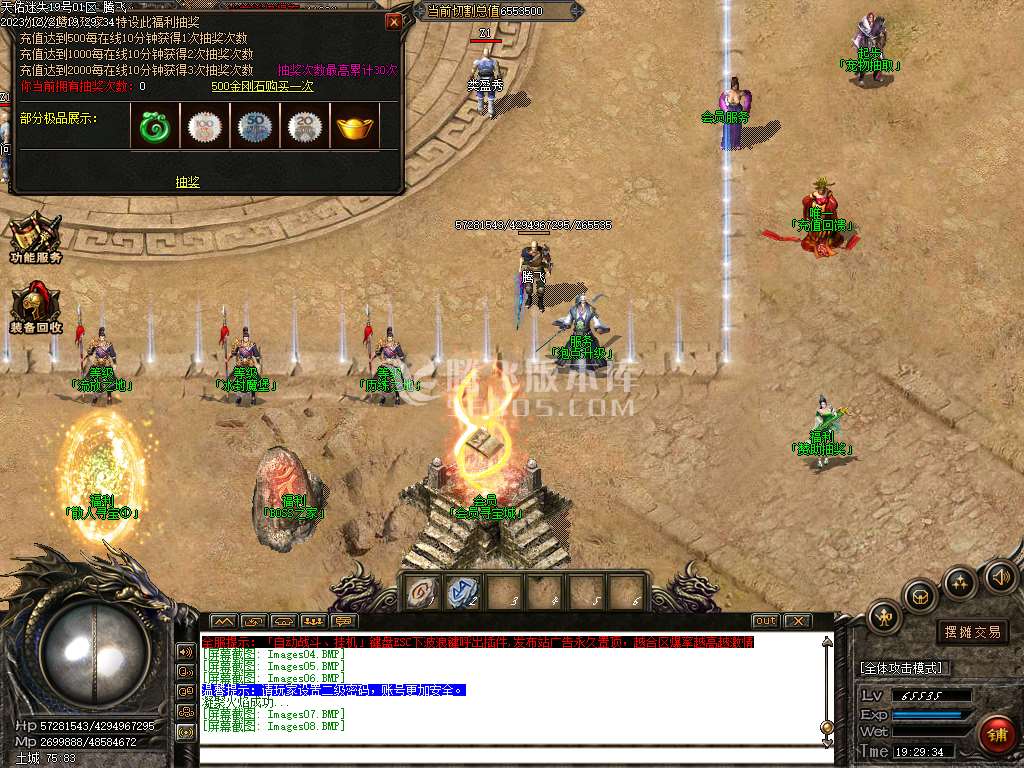Click the 抽奖 draw link
The width and height of the screenshot is (1024, 768).
point(187,182)
